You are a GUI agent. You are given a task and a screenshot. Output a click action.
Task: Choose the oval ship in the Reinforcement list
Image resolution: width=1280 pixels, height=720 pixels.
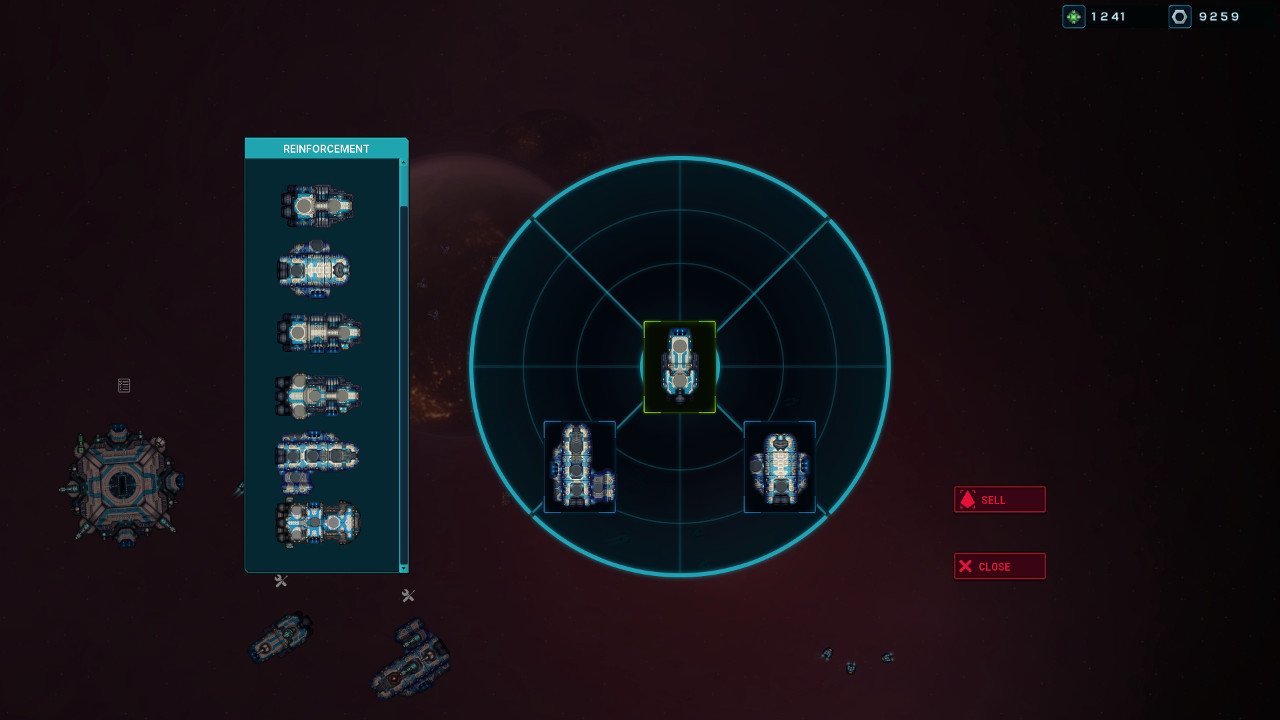point(315,267)
